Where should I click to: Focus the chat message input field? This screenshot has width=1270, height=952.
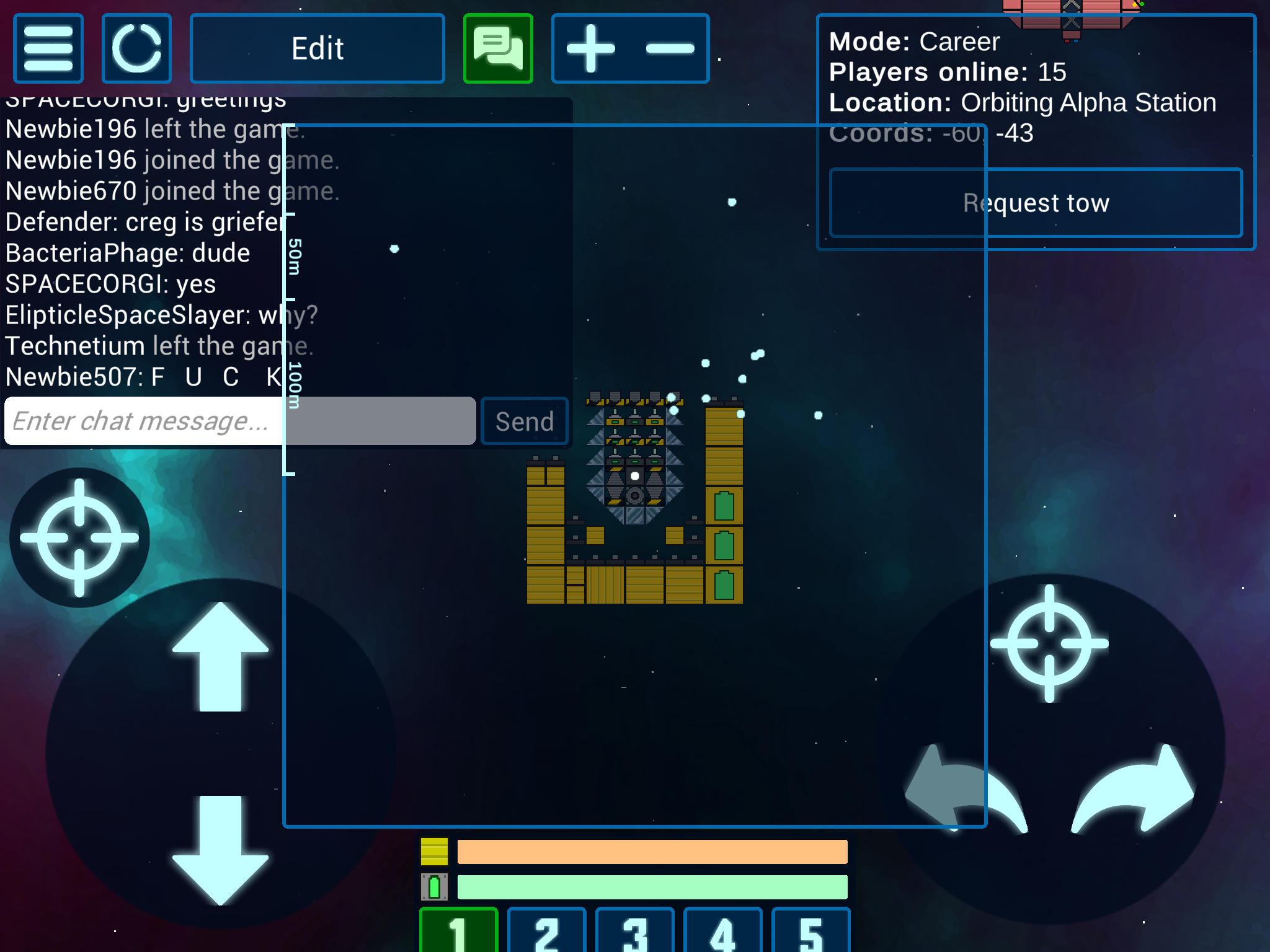tap(239, 421)
